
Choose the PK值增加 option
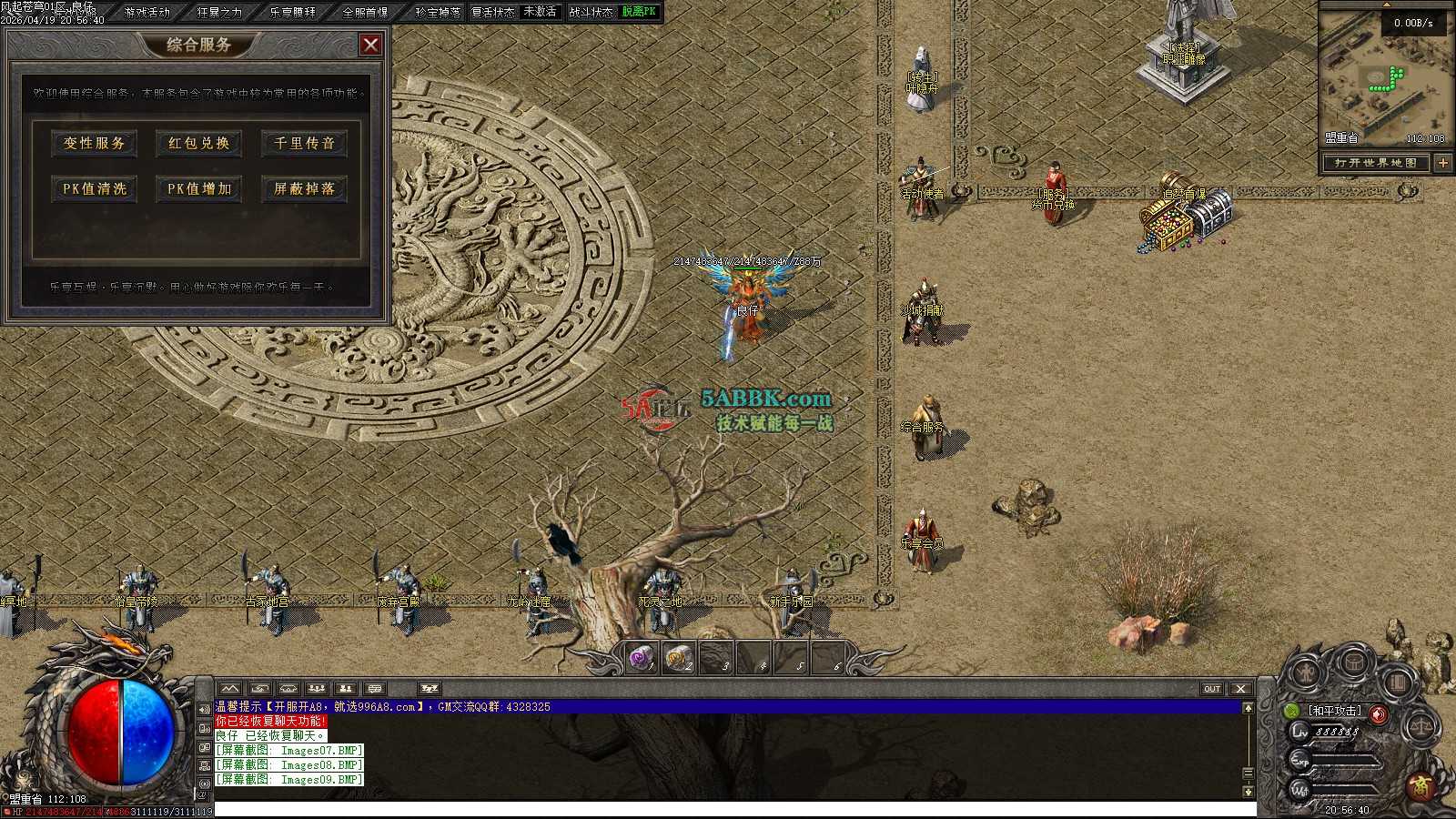(x=199, y=188)
